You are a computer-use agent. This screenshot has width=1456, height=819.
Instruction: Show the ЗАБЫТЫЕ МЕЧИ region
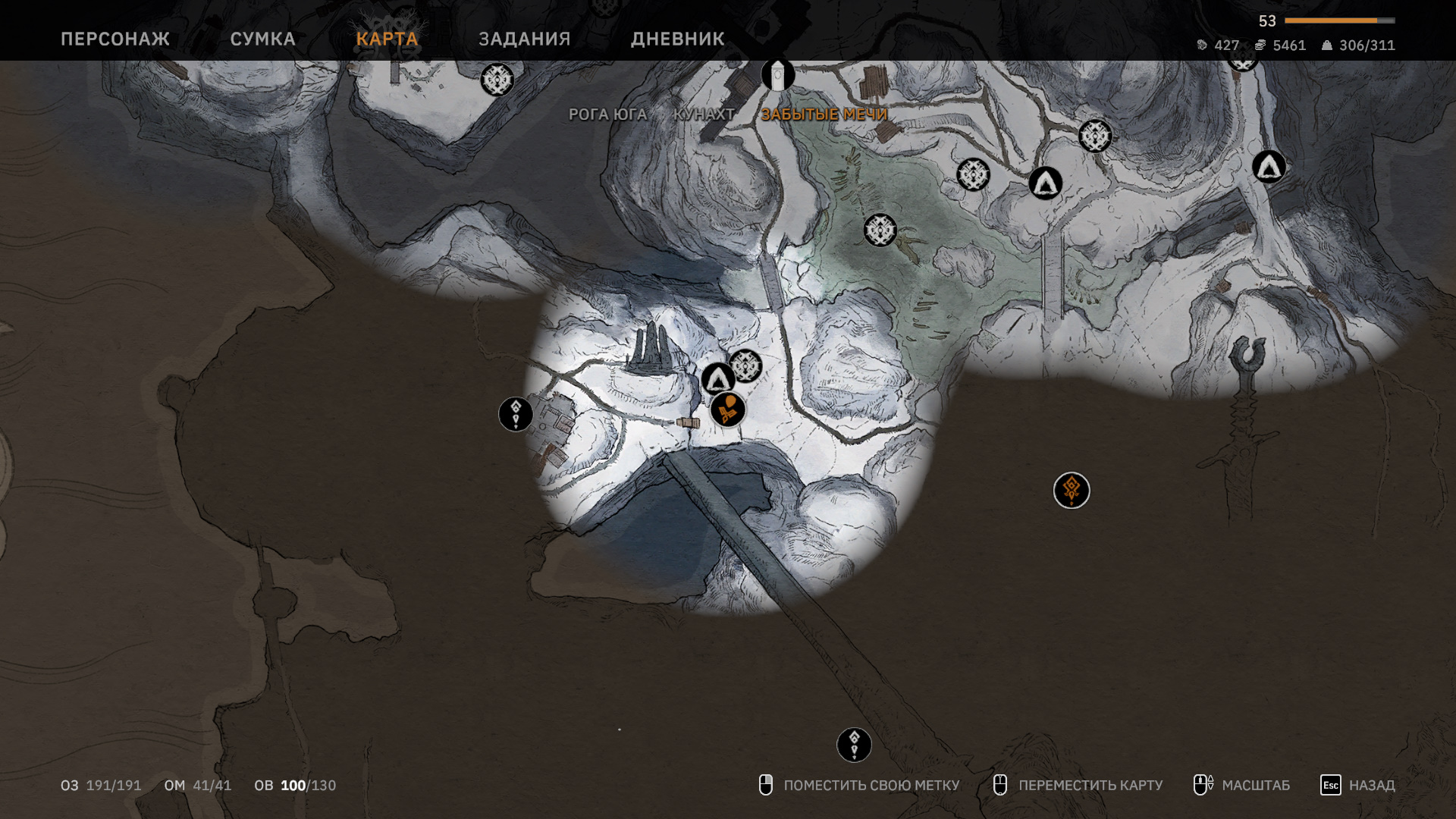click(824, 115)
